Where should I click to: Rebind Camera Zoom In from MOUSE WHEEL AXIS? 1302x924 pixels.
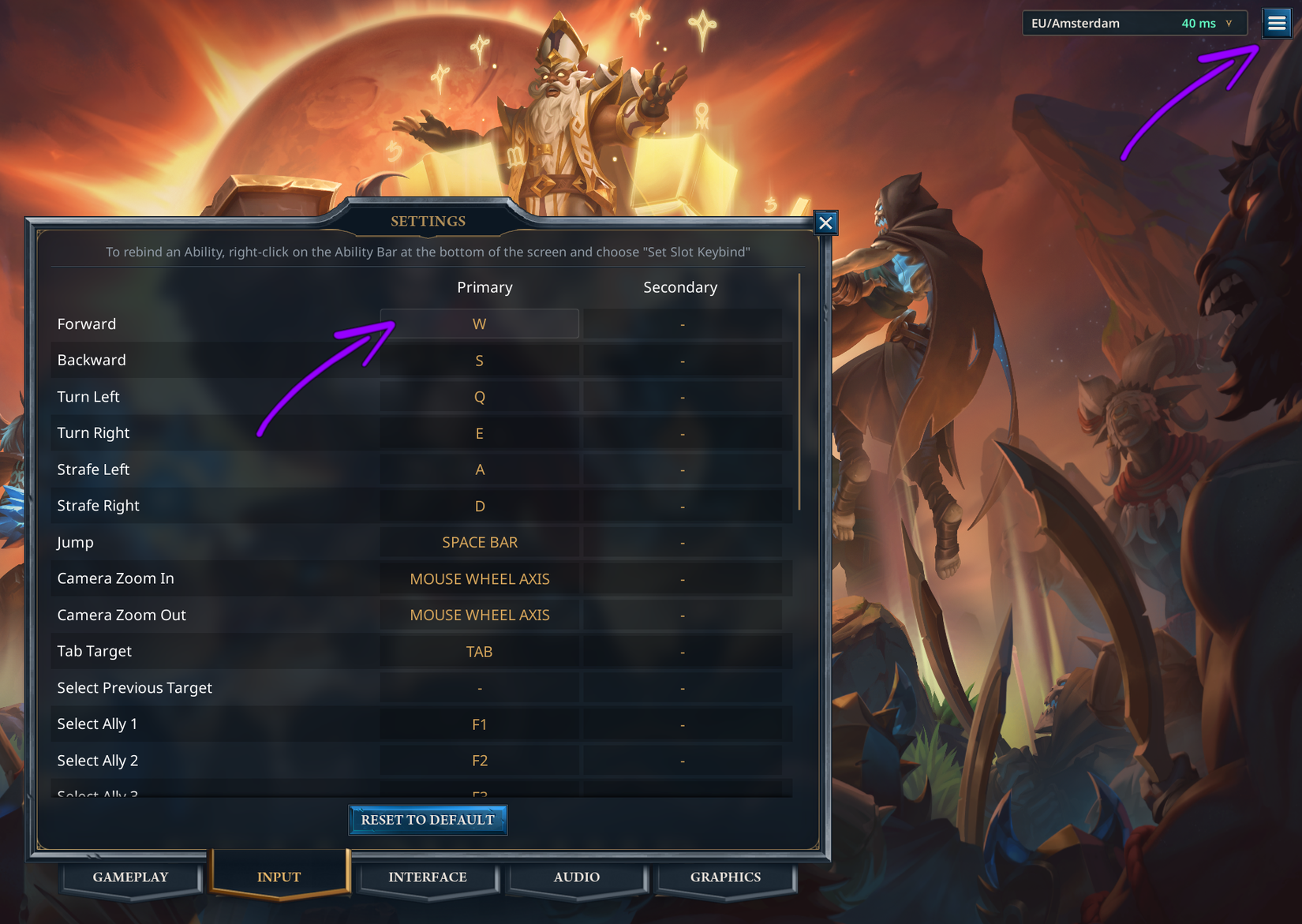tap(479, 578)
